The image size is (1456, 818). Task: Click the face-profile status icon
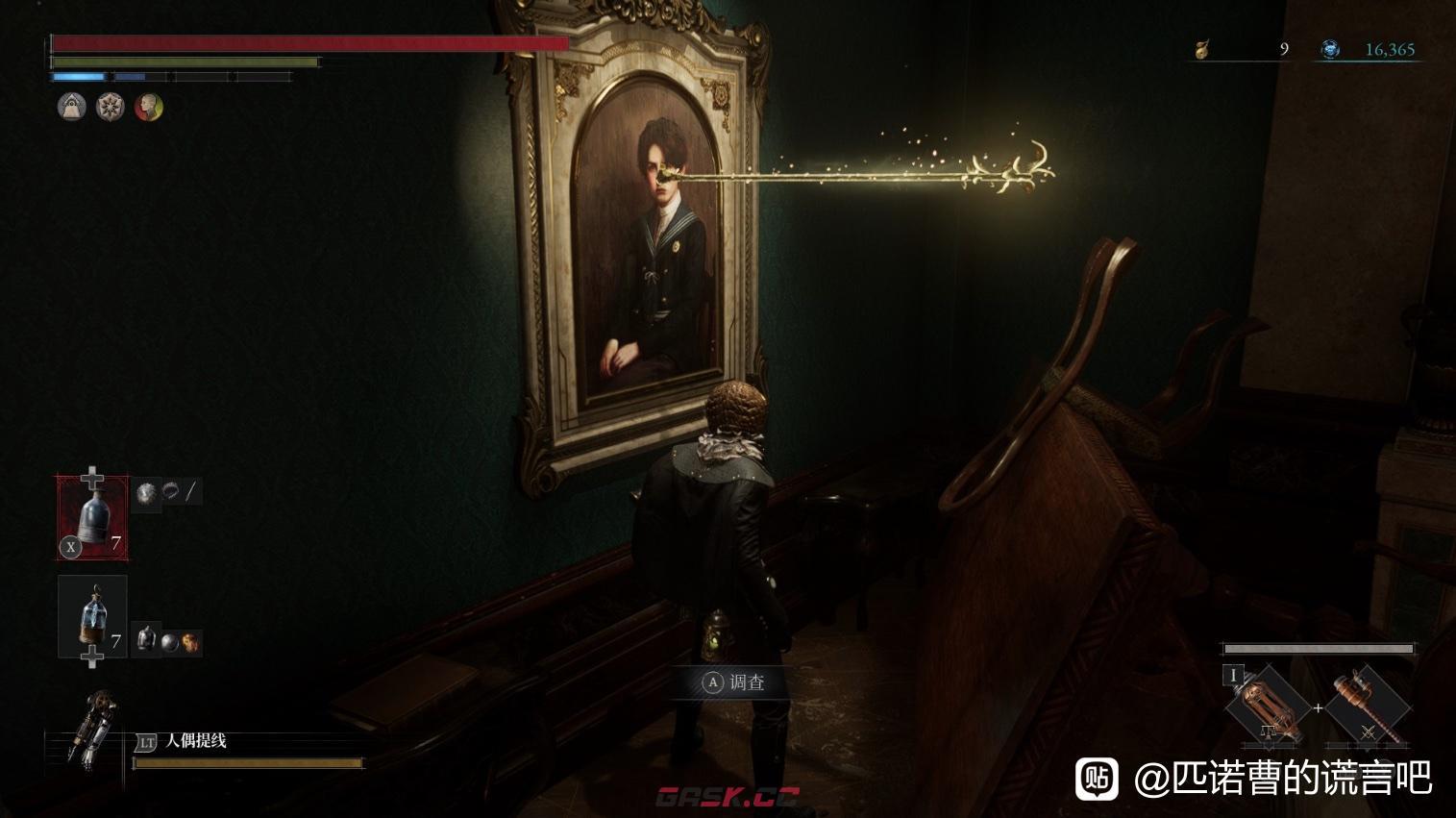pyautogui.click(x=148, y=107)
